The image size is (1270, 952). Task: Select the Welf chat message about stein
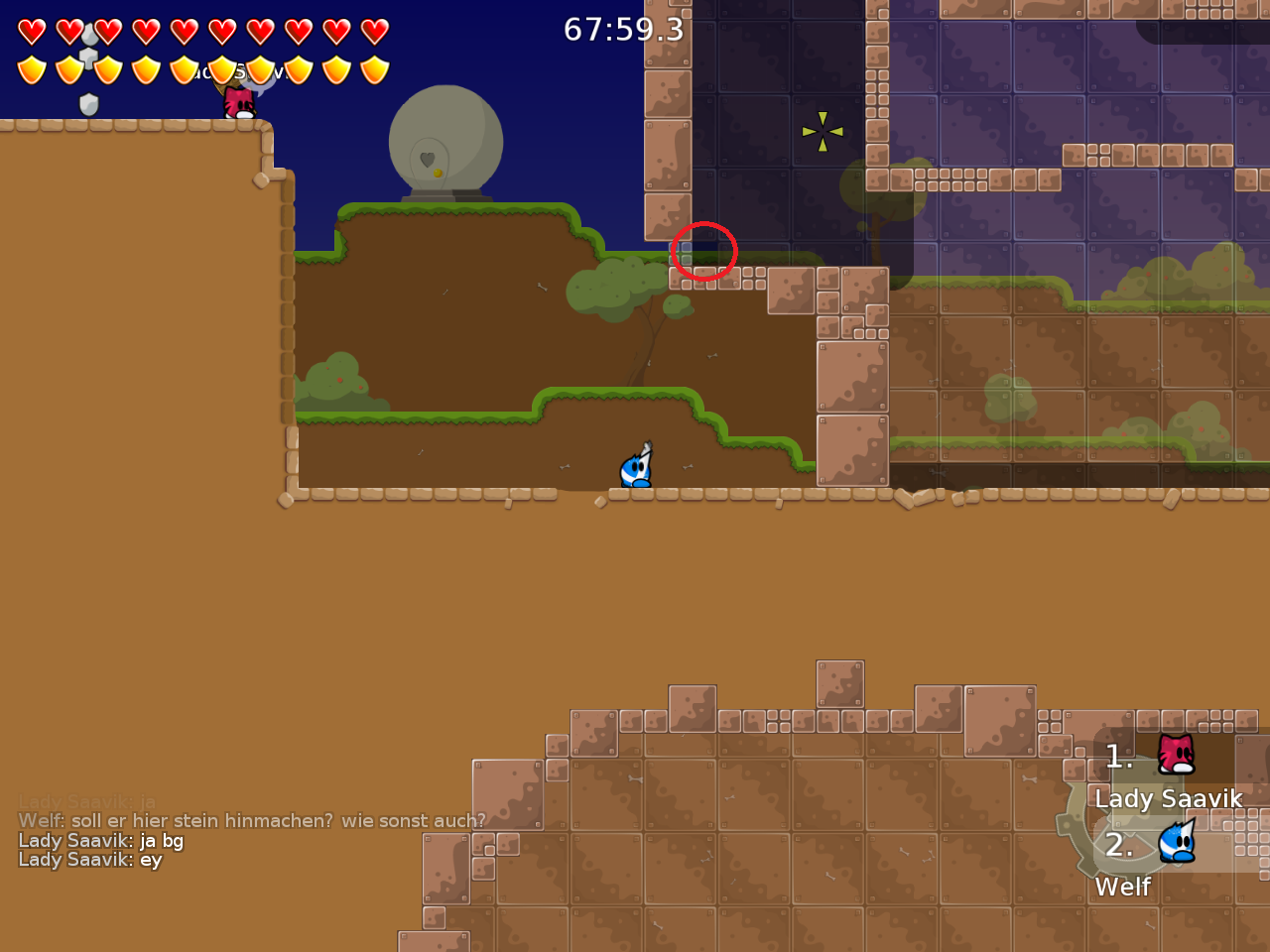[x=251, y=821]
